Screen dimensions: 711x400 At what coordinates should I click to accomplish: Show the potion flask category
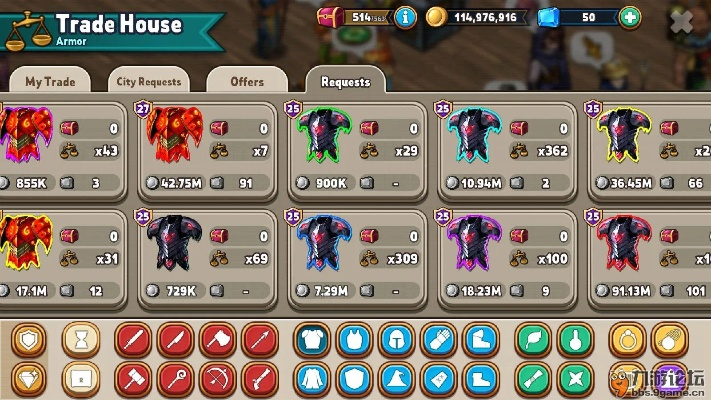pyautogui.click(x=575, y=340)
